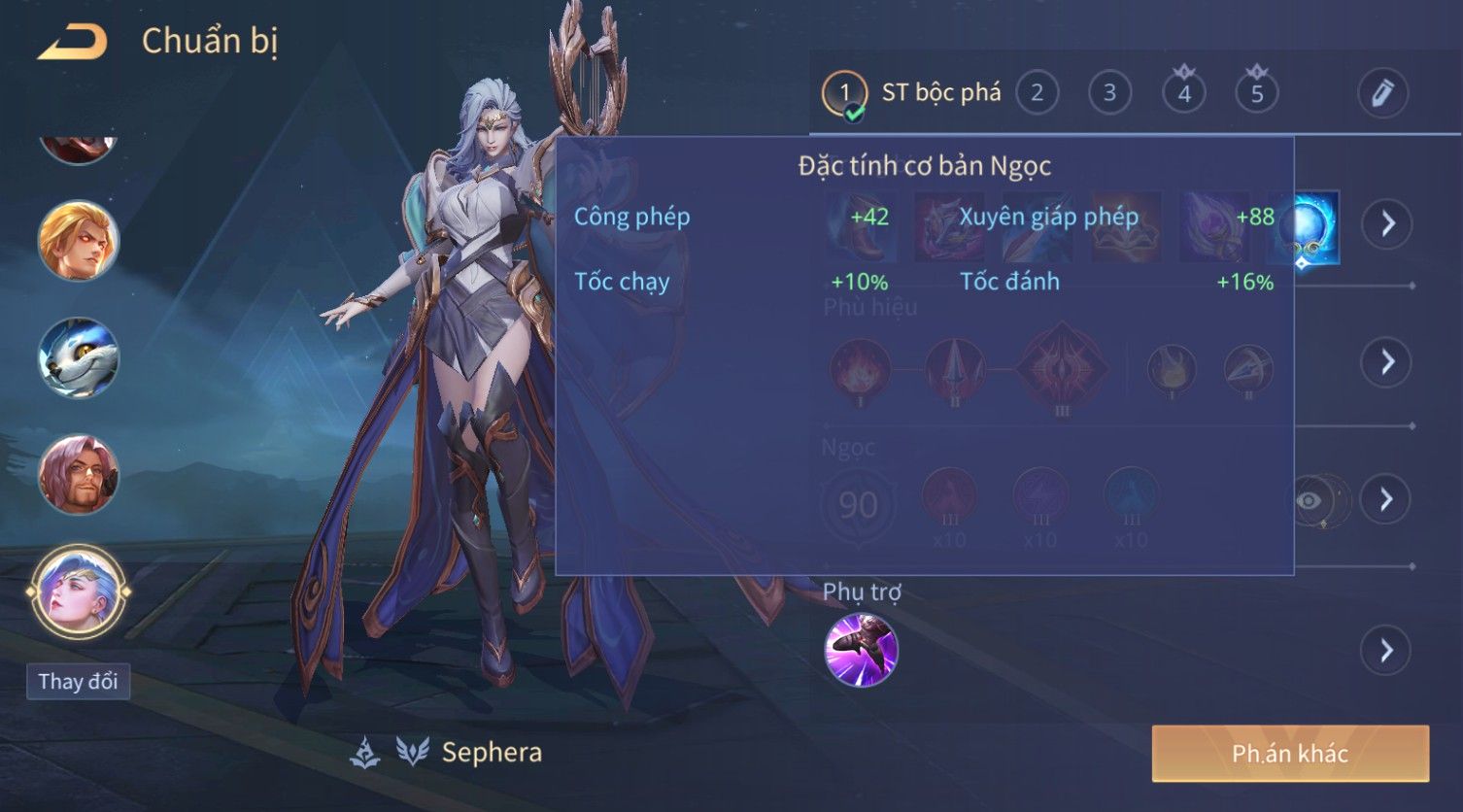Toggle the eye icon in Ngọc row
This screenshot has width=1463, height=812.
point(1310,500)
